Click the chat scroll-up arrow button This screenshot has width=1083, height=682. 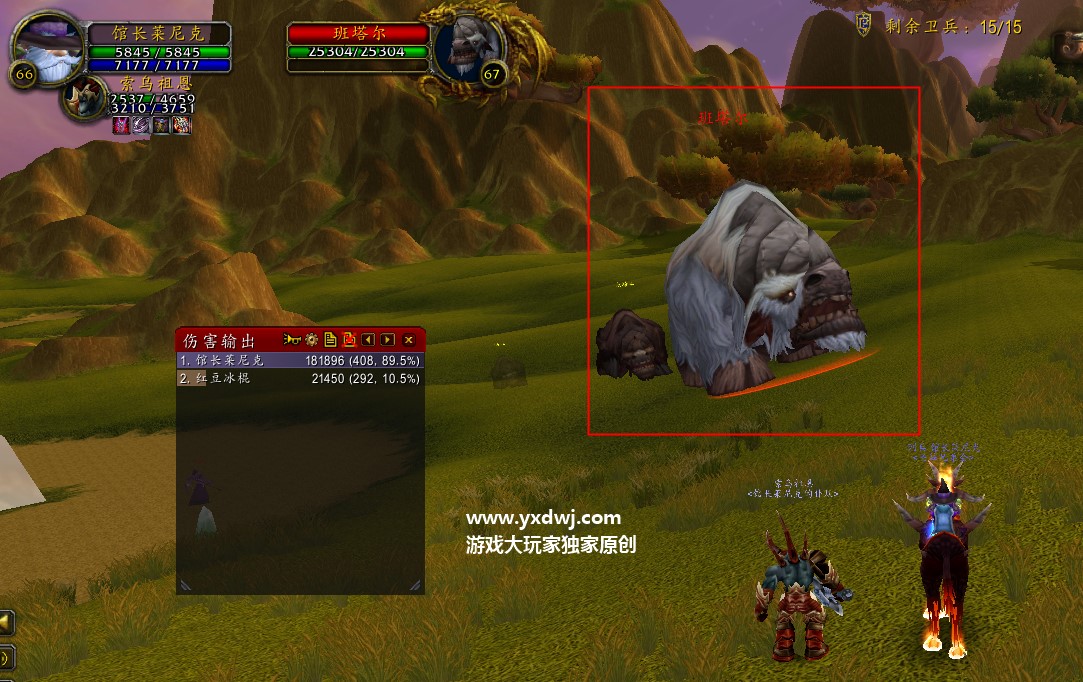[6, 623]
